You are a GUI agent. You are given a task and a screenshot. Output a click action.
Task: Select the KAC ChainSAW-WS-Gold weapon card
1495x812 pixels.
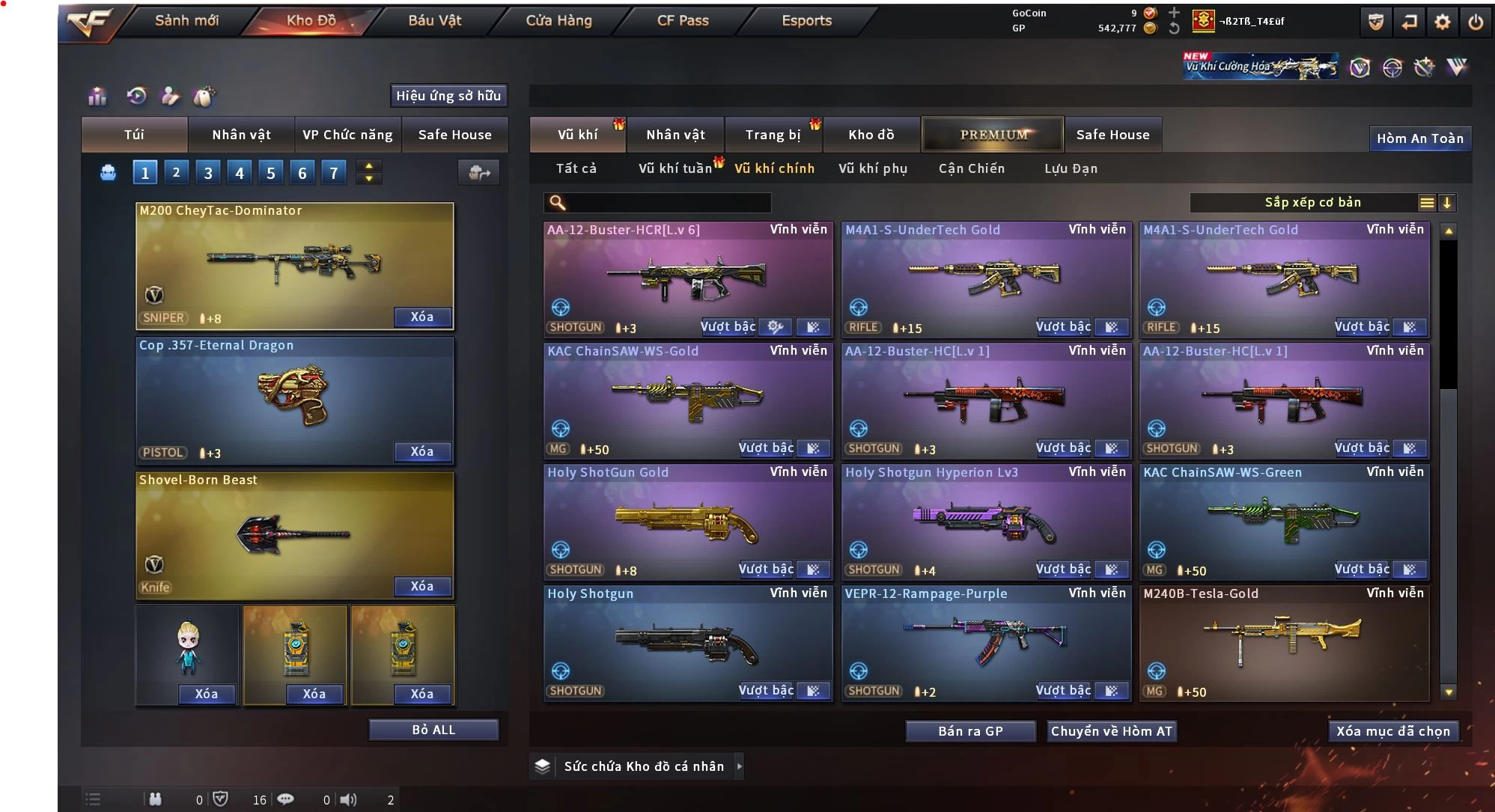(687, 400)
